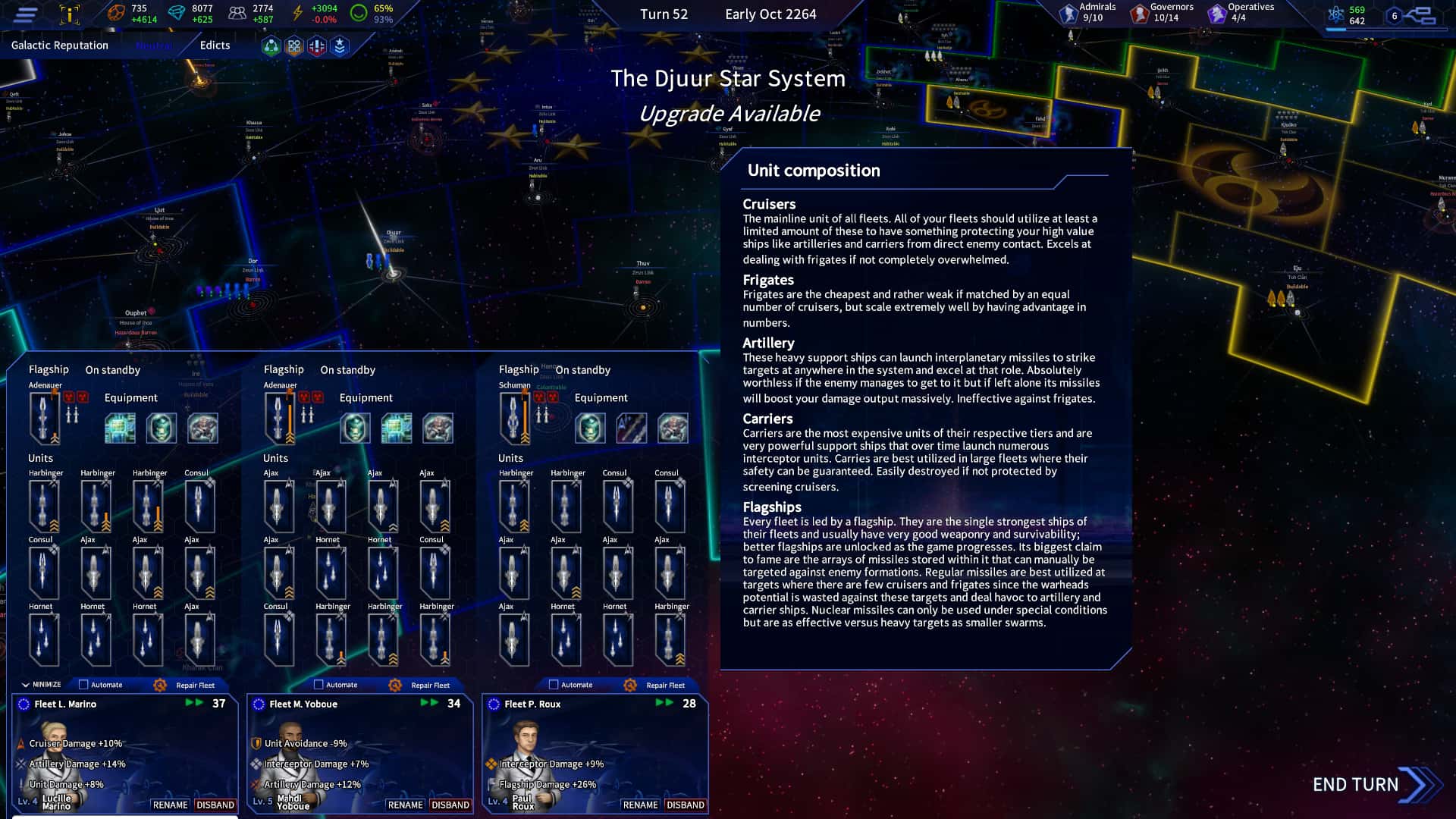Open the On standby status for Fleet P. Roux
The image size is (1456, 819).
coord(584,369)
